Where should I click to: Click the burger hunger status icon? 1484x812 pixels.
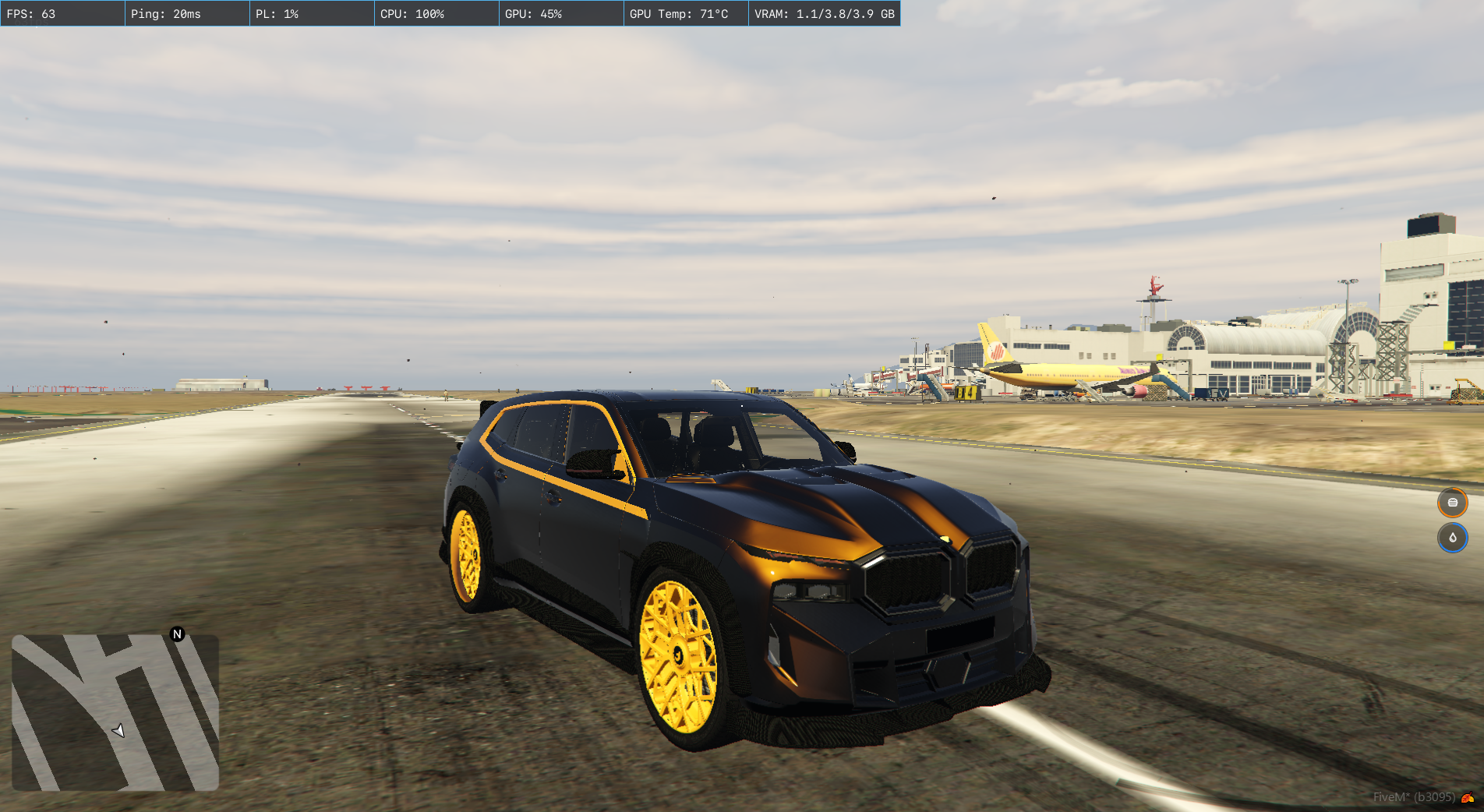(1452, 503)
